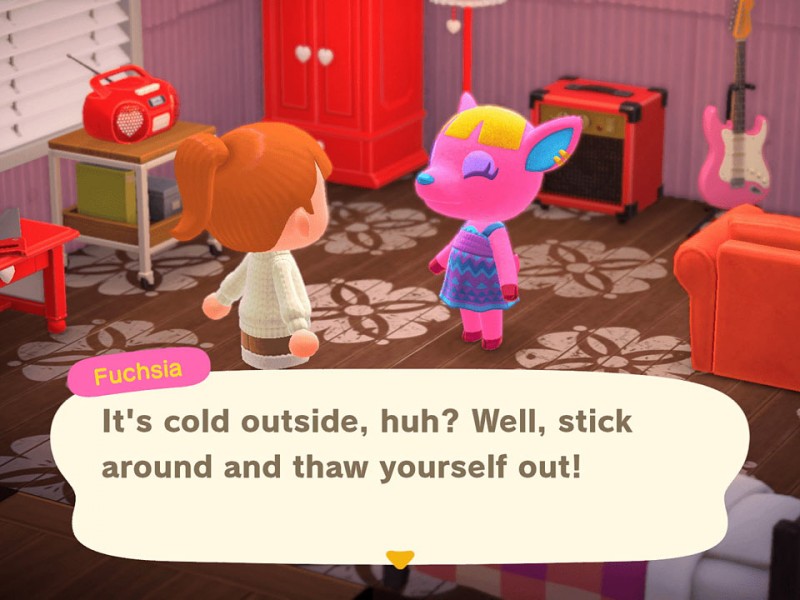Viewport: 800px width, 600px height.
Task: Advance dialogue with the yellow continue arrow
Action: click(x=400, y=559)
